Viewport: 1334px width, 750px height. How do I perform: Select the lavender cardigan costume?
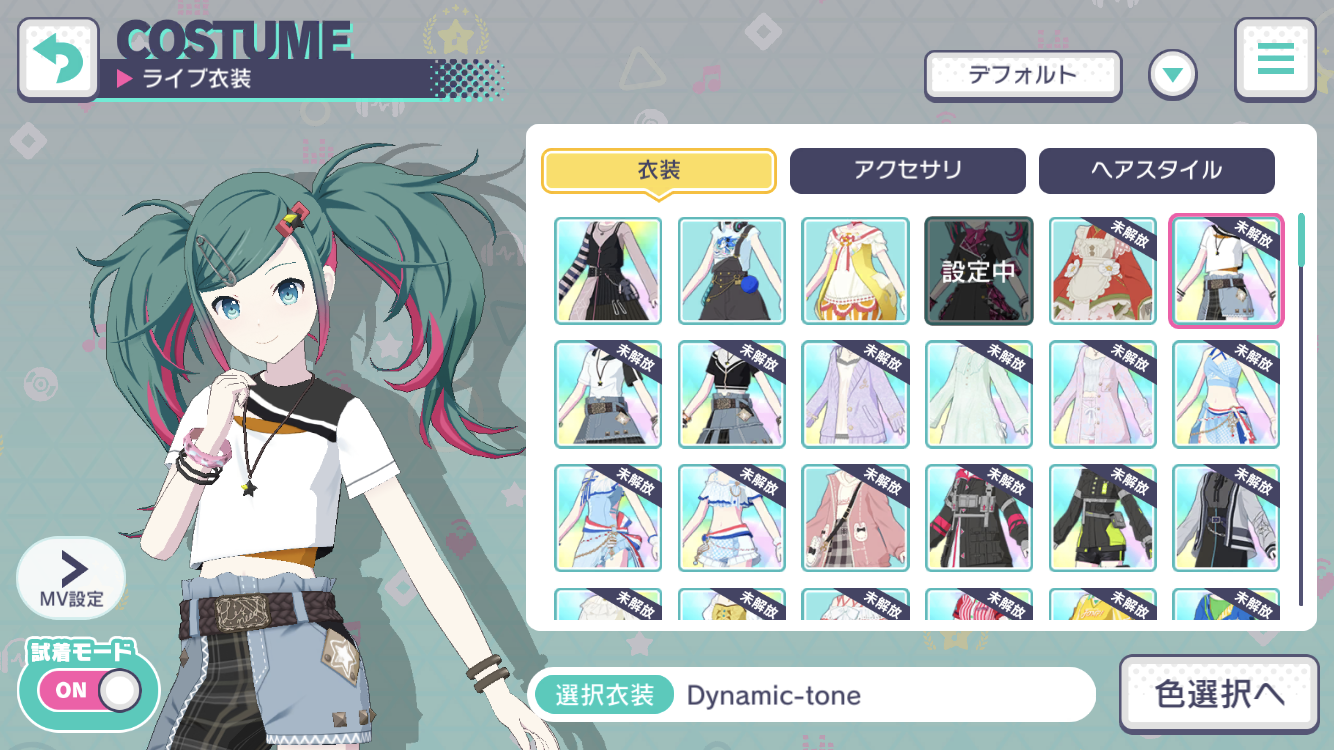coord(855,394)
